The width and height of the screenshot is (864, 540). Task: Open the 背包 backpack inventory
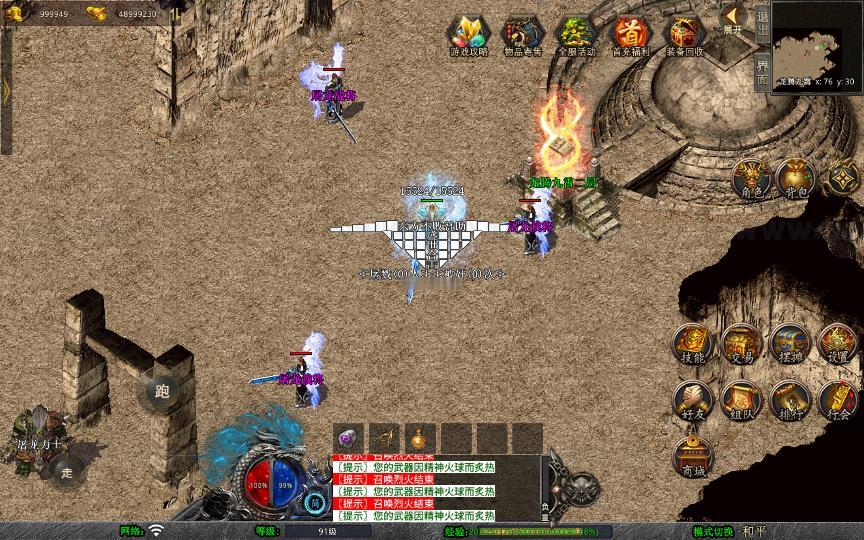pyautogui.click(x=797, y=178)
